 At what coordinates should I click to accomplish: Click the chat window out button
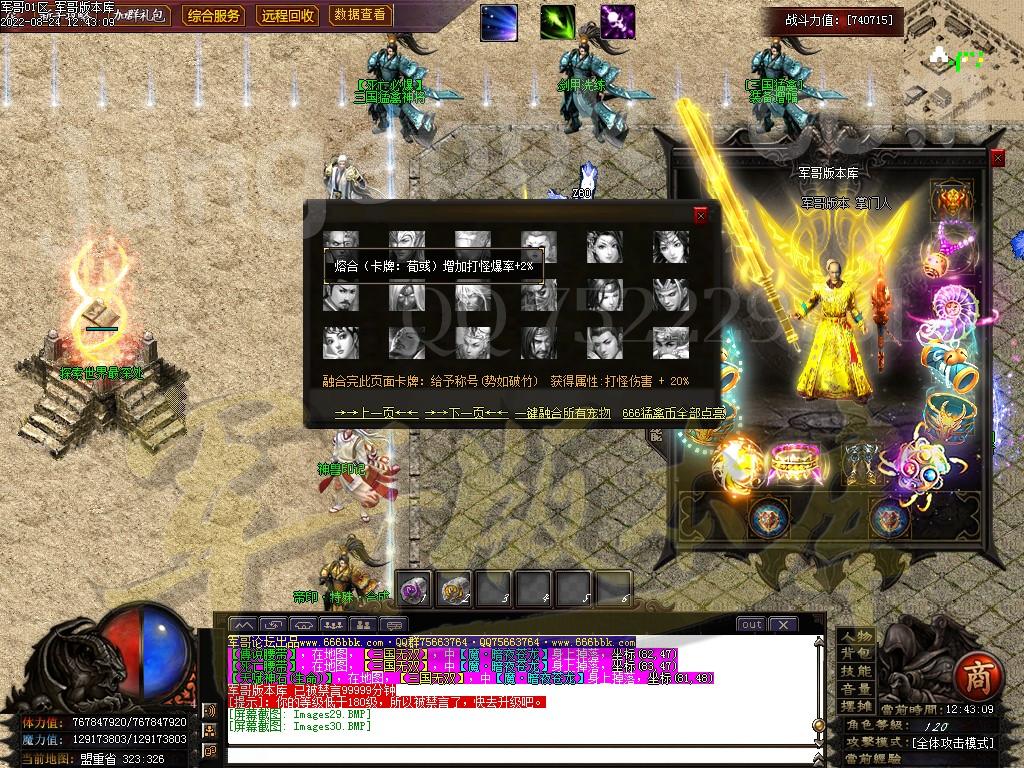(x=751, y=625)
